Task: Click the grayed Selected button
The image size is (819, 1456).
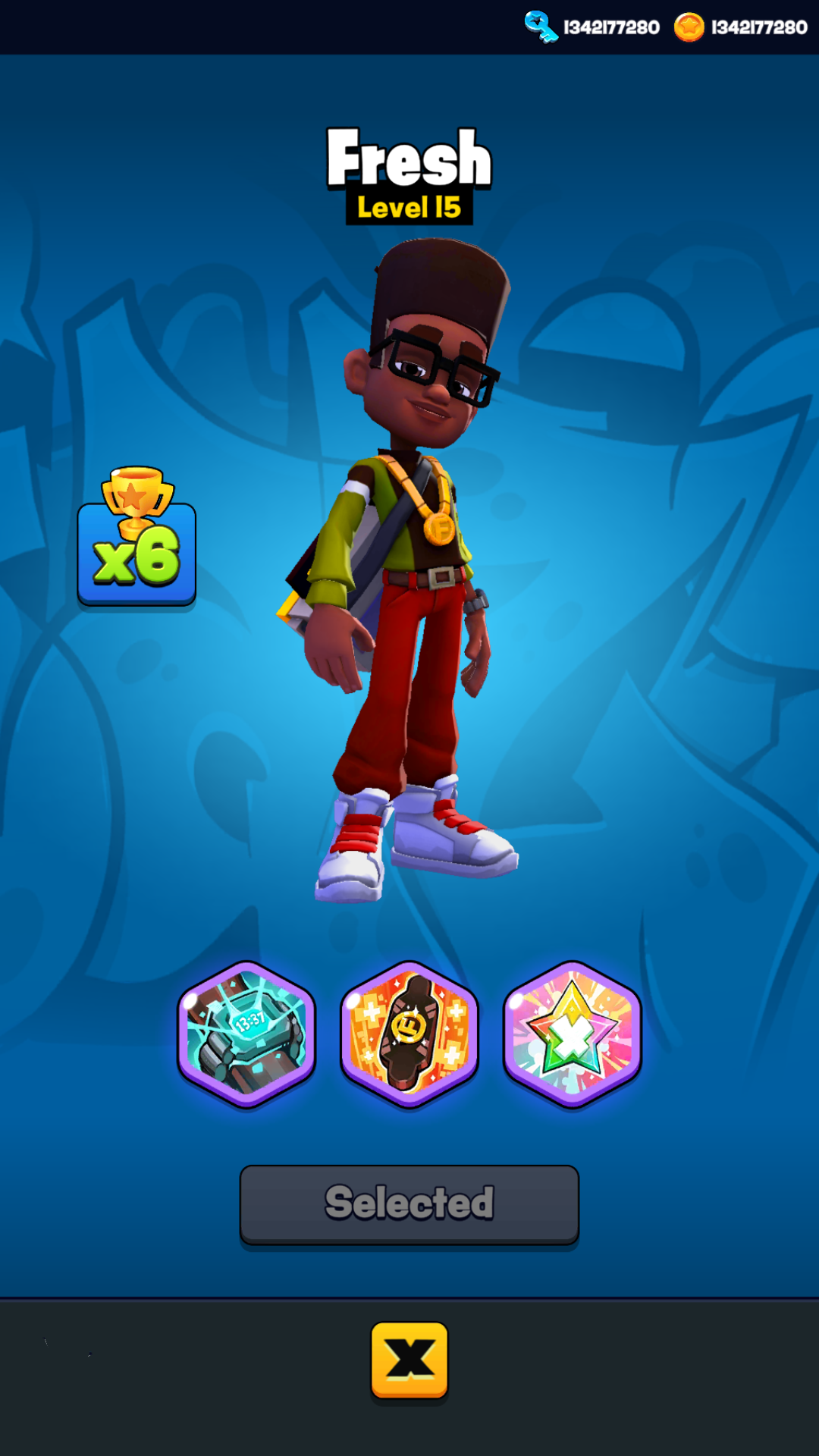Action: (409, 1203)
